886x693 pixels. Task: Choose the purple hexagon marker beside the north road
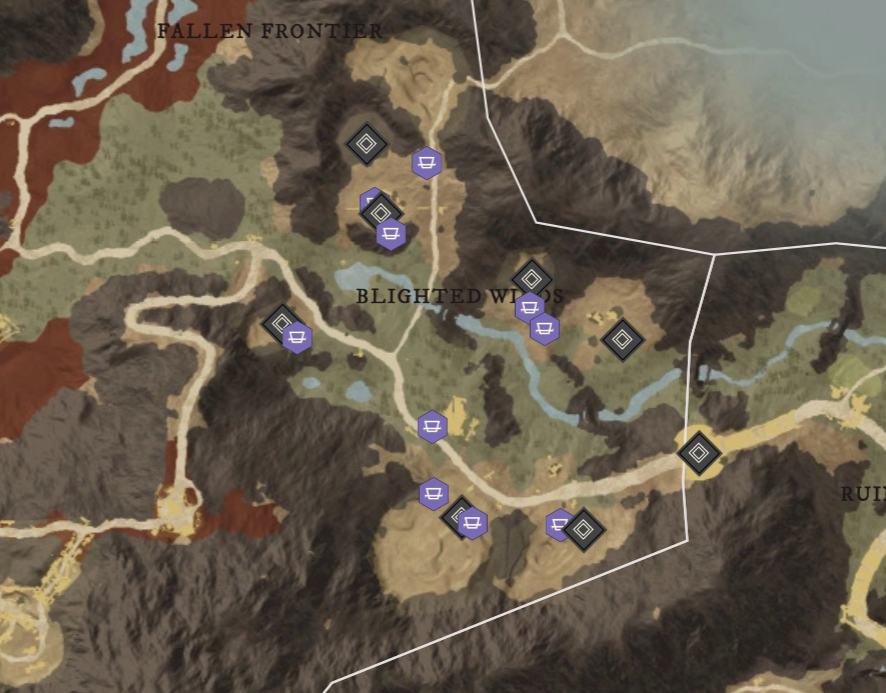tap(427, 162)
